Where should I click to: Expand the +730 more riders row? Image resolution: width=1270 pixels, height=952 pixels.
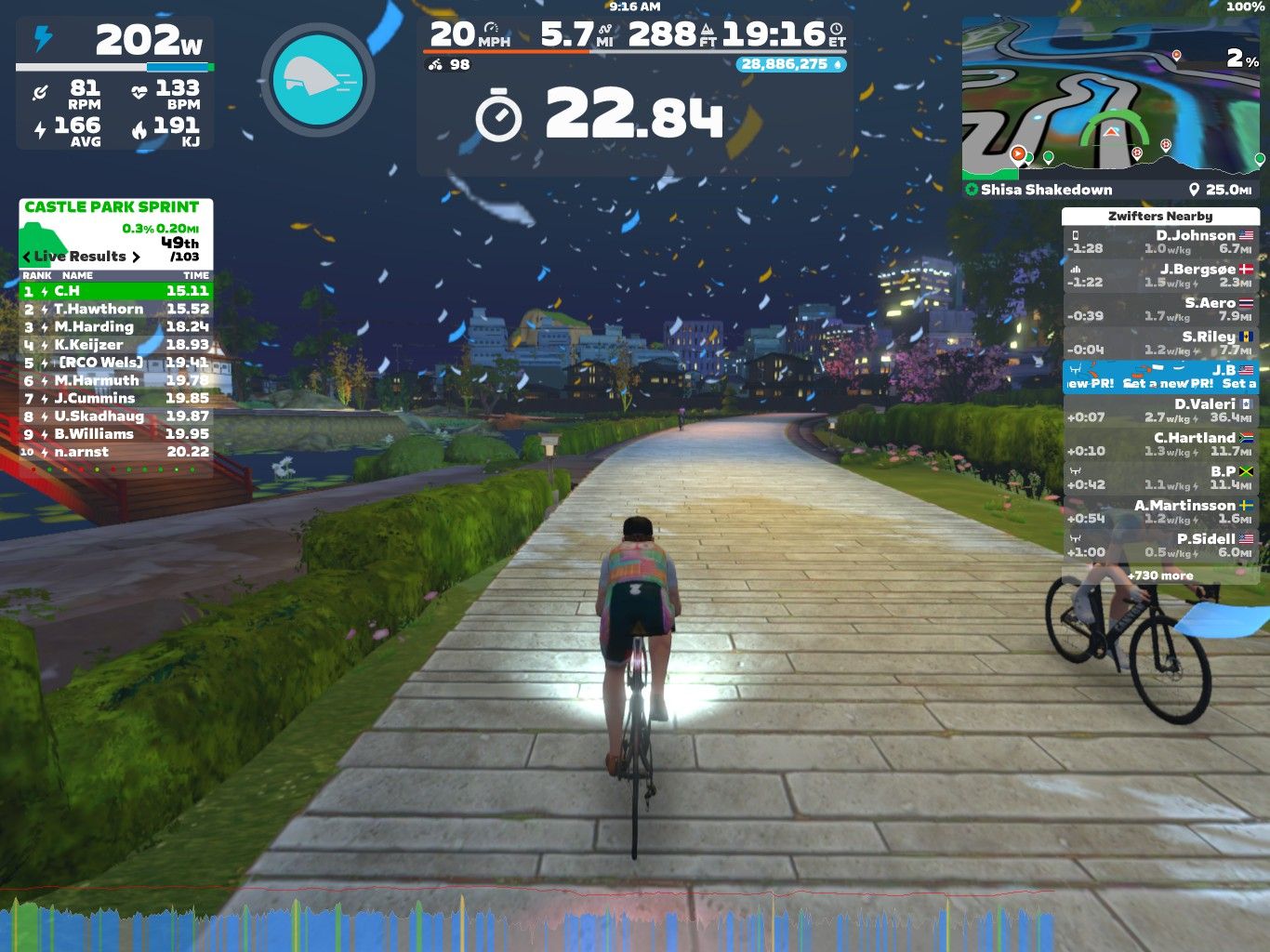click(x=1160, y=575)
